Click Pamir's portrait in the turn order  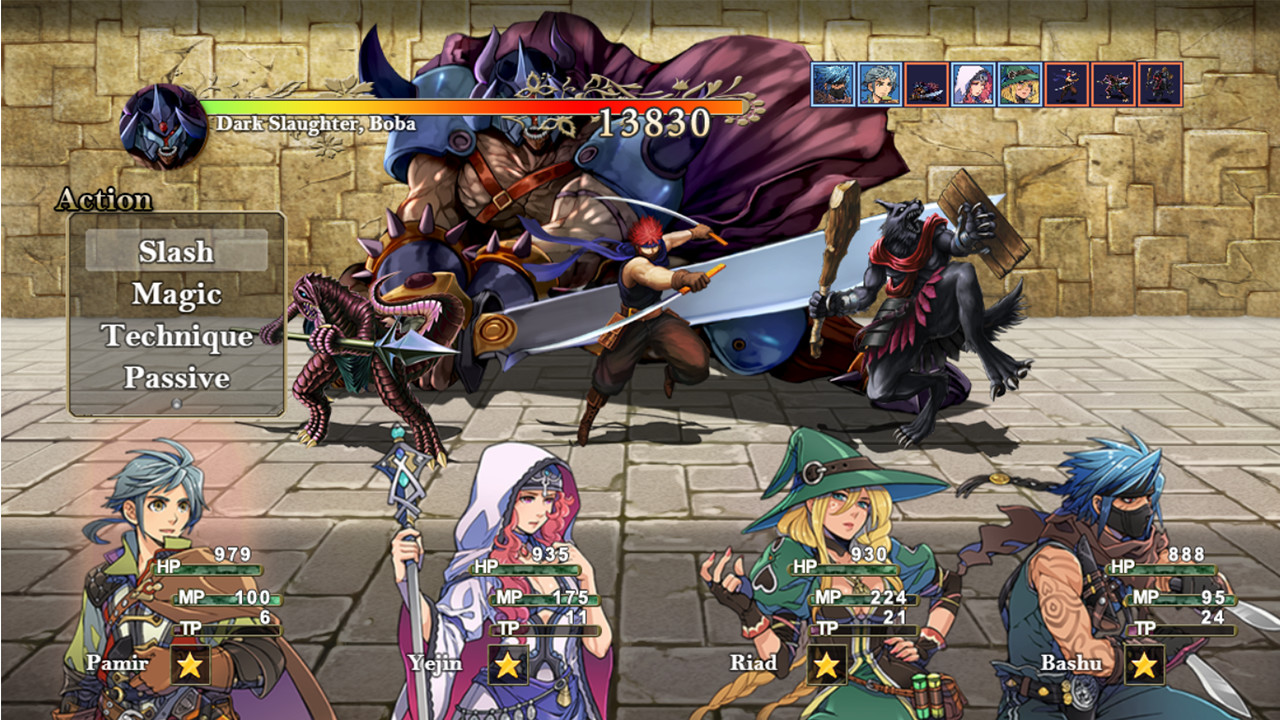pos(879,84)
